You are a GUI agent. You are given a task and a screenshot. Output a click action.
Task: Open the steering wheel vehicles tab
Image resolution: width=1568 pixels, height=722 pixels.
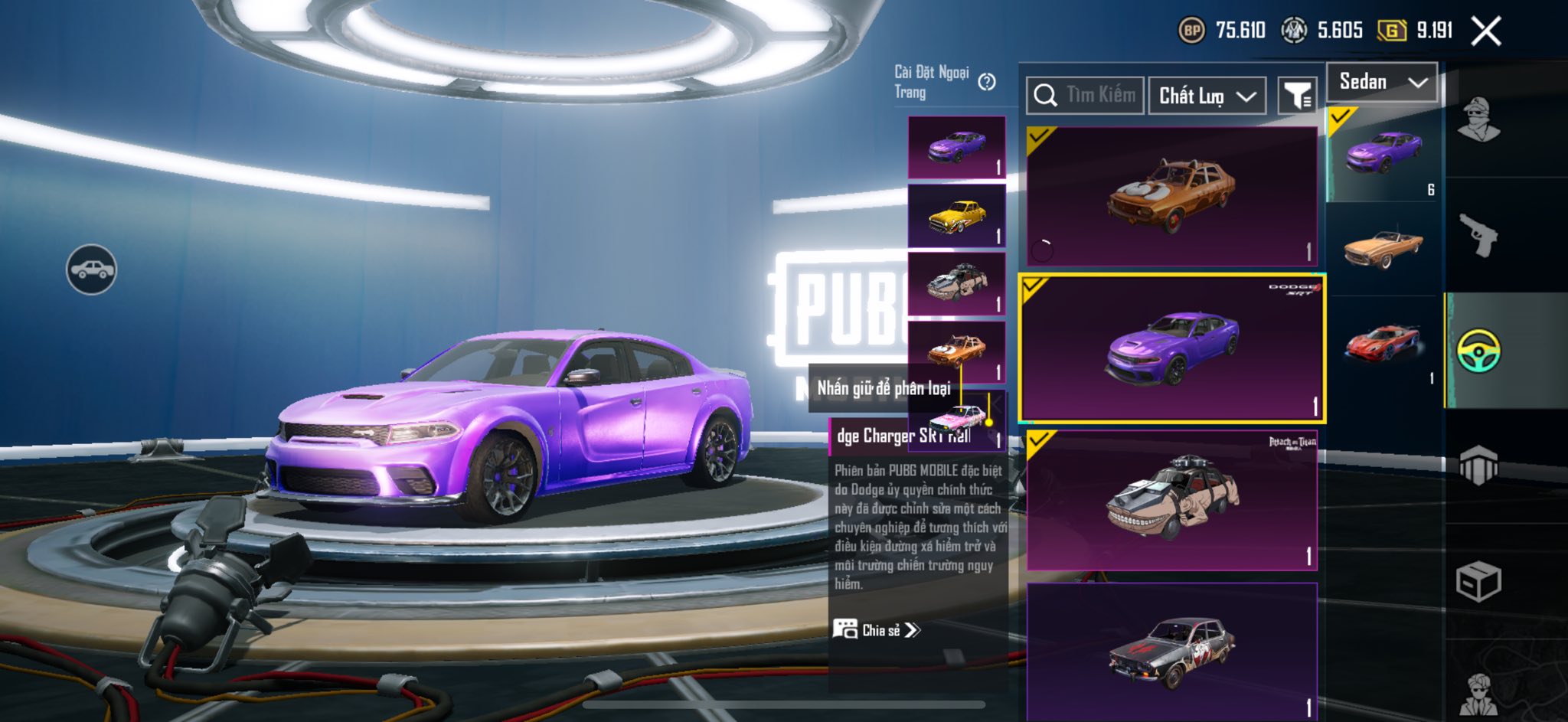pyautogui.click(x=1478, y=351)
